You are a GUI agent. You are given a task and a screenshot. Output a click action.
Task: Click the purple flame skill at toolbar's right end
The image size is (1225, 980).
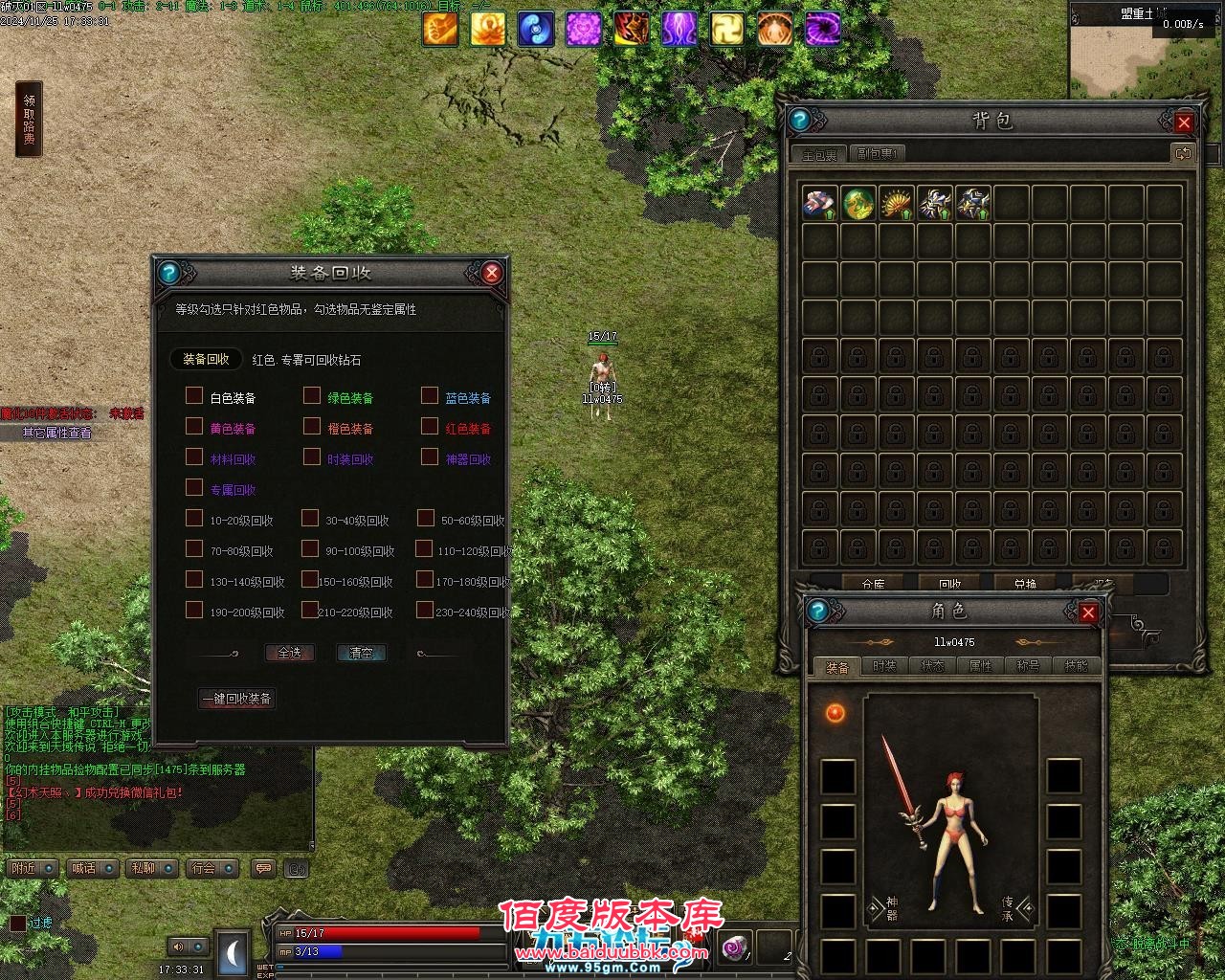point(823,28)
